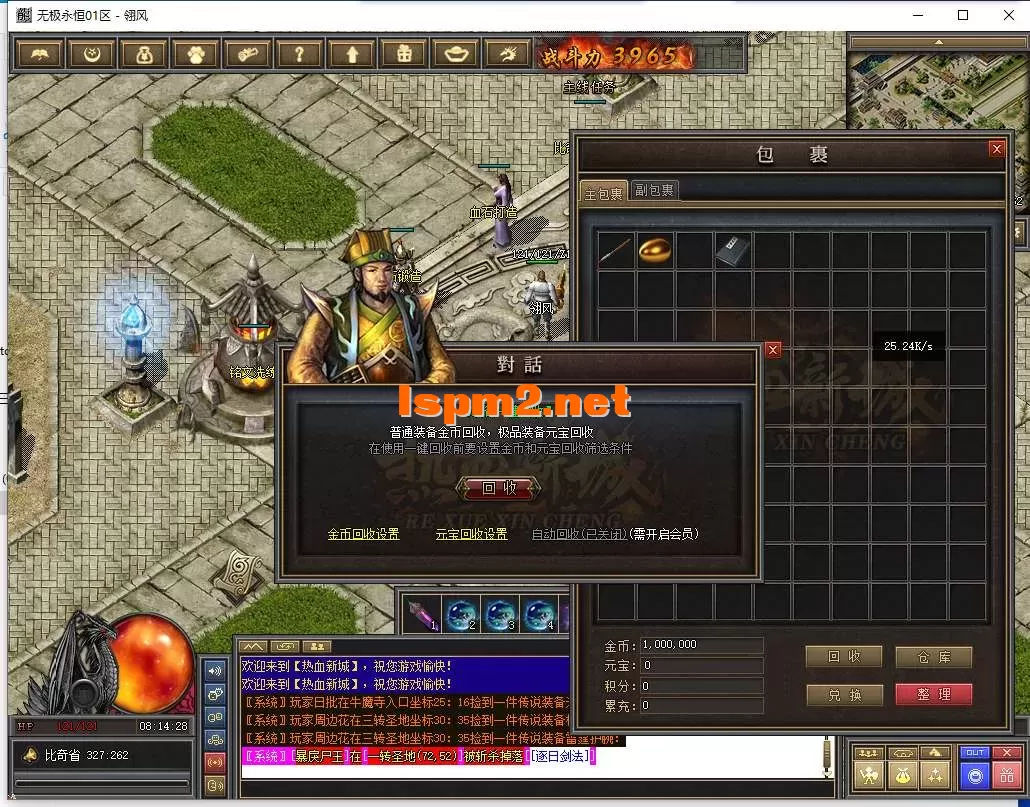Click the blue OUT button
This screenshot has height=807, width=1030.
974,753
